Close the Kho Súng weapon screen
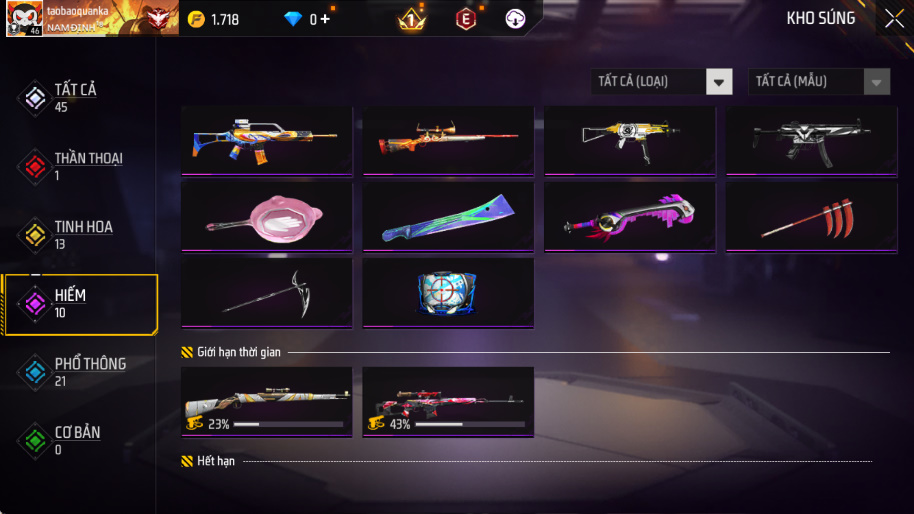Screen dimensions: 914x514 893,18
